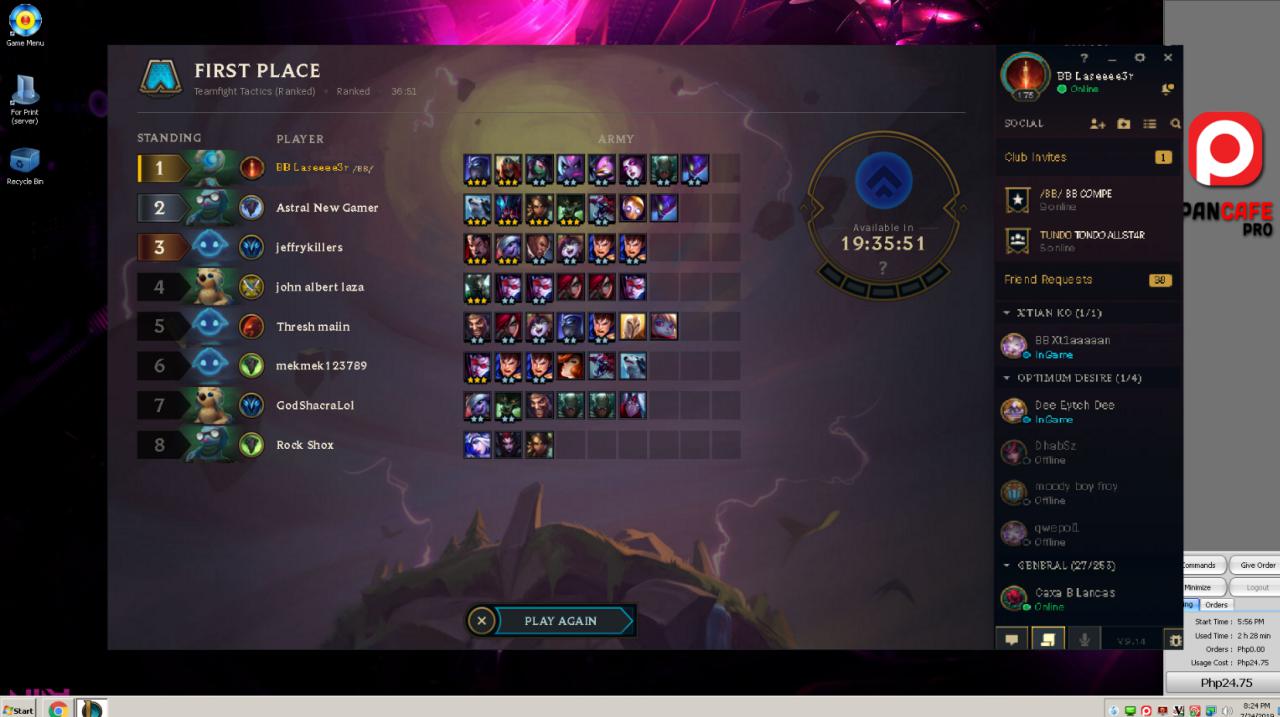Click the Play Again button
1280x717 pixels.
click(562, 621)
